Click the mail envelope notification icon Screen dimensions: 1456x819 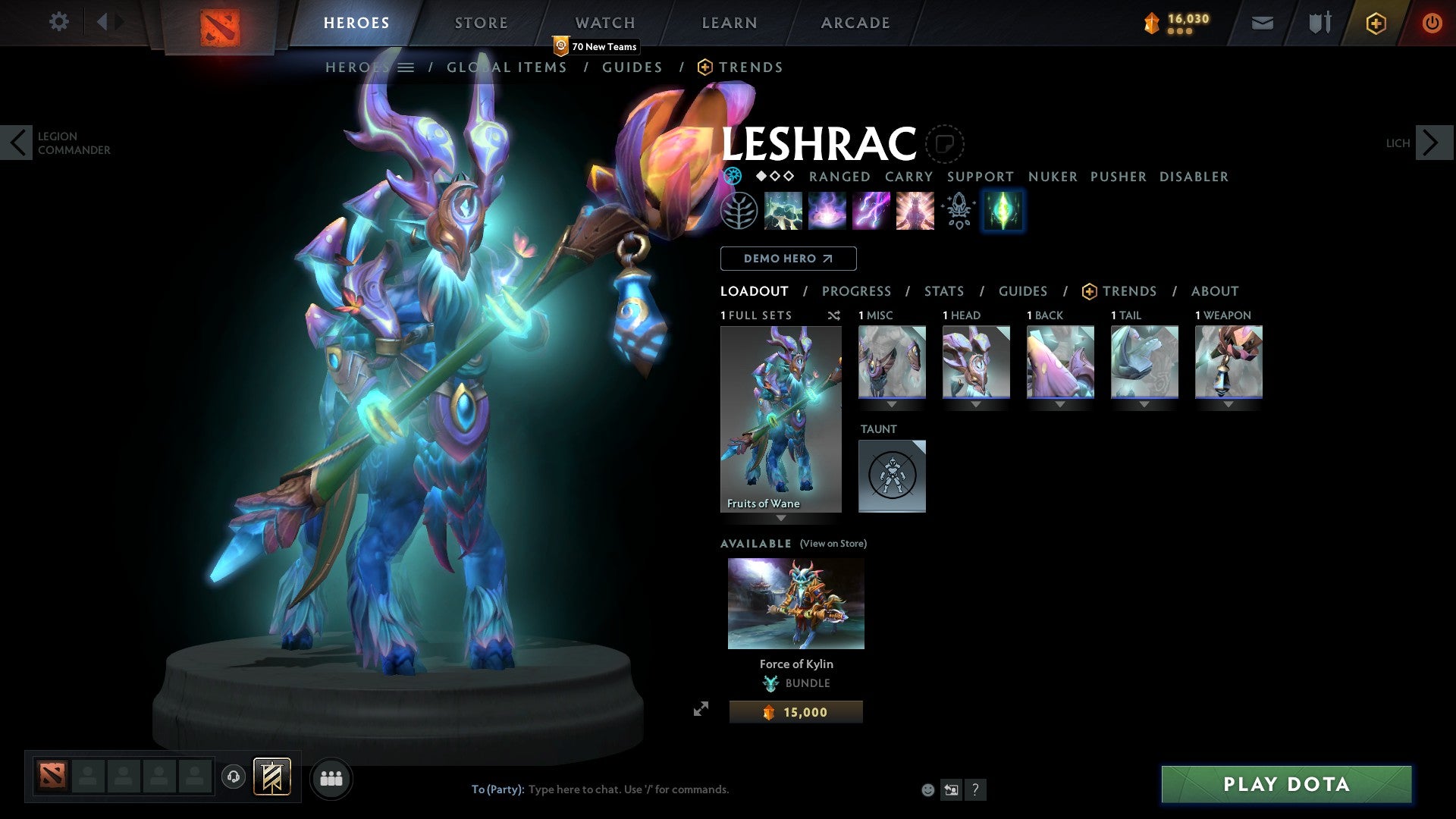tap(1262, 23)
